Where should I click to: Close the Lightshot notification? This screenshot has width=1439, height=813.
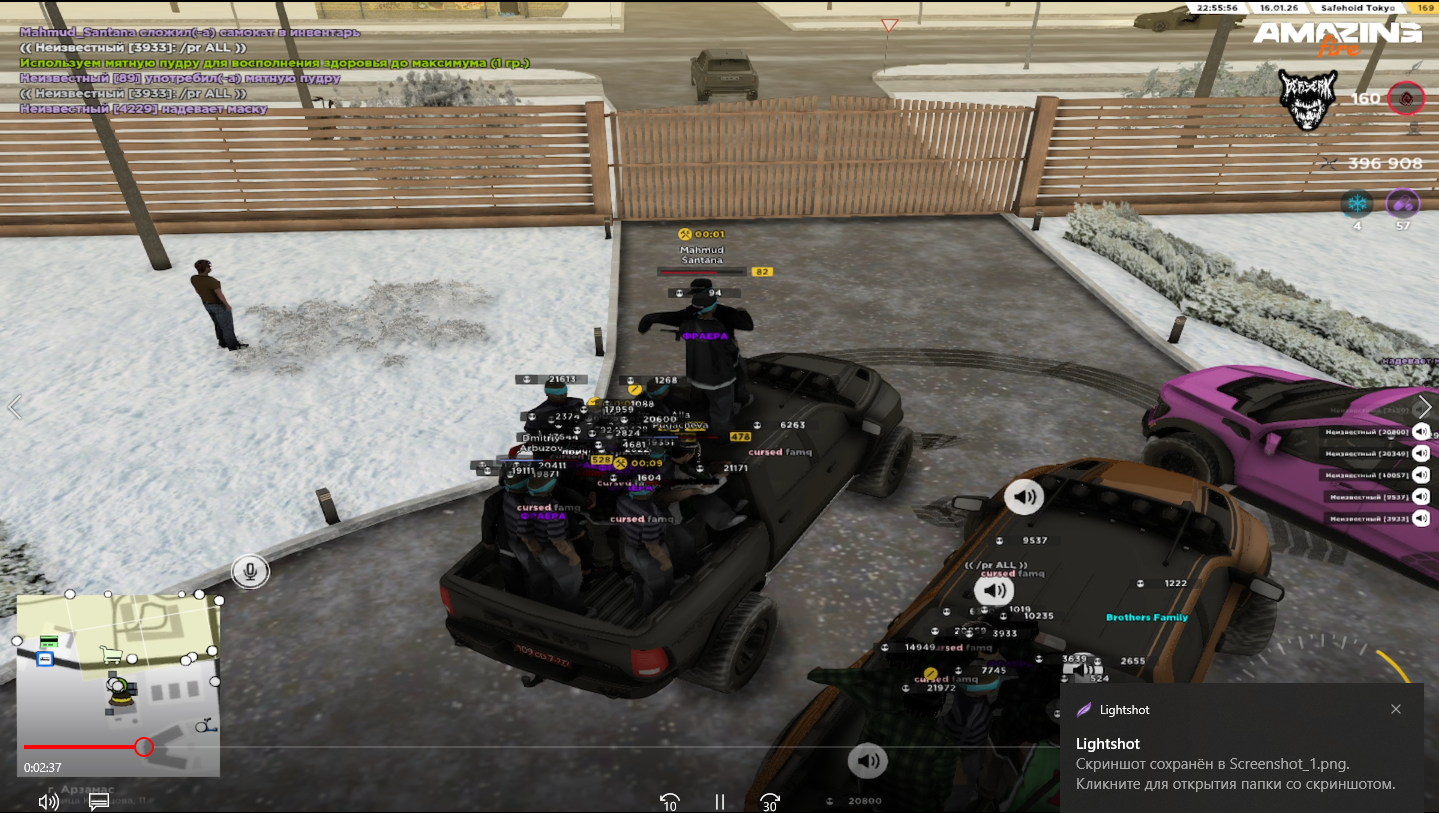click(1396, 709)
